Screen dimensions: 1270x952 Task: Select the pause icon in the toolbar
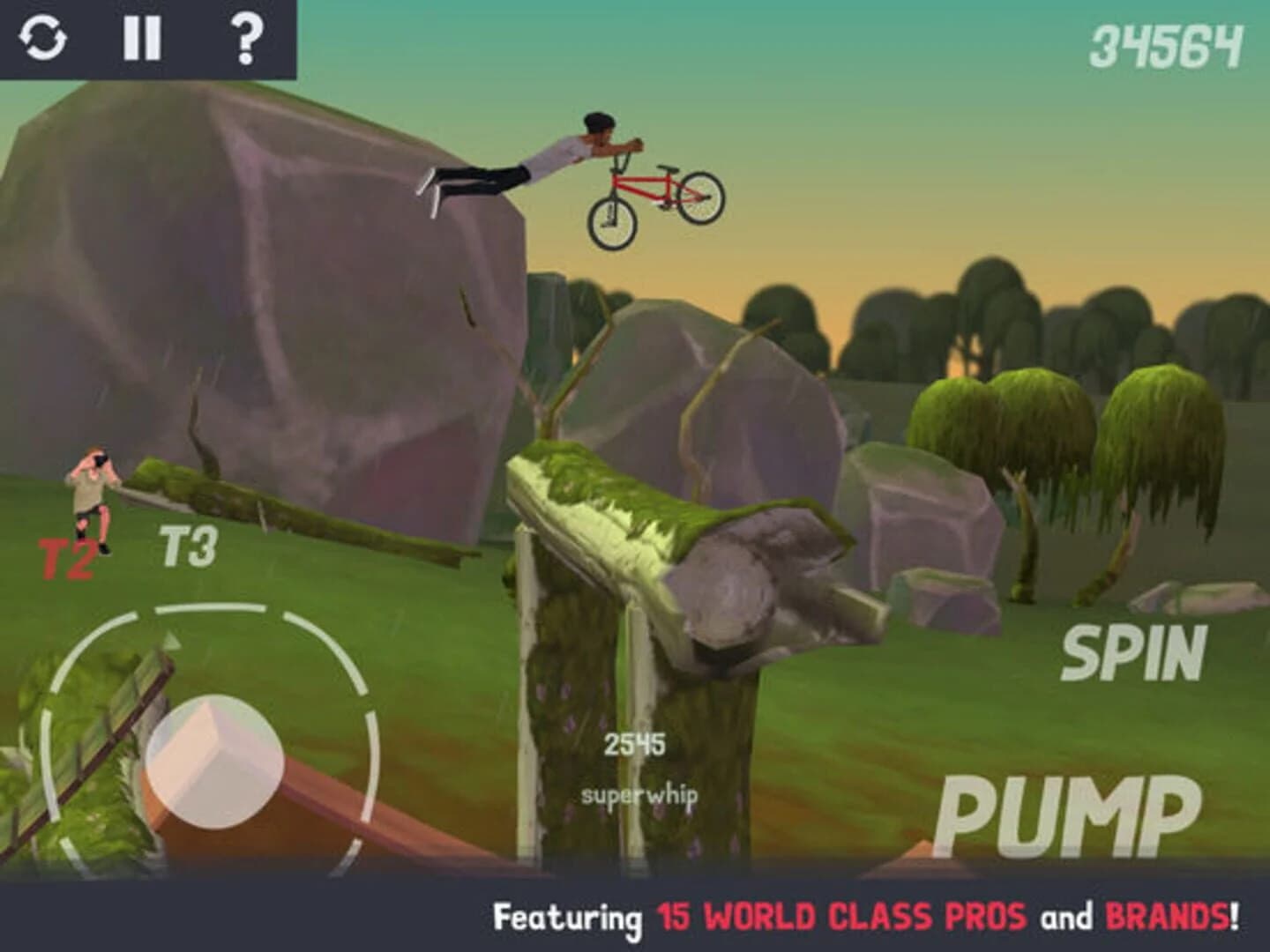click(144, 39)
